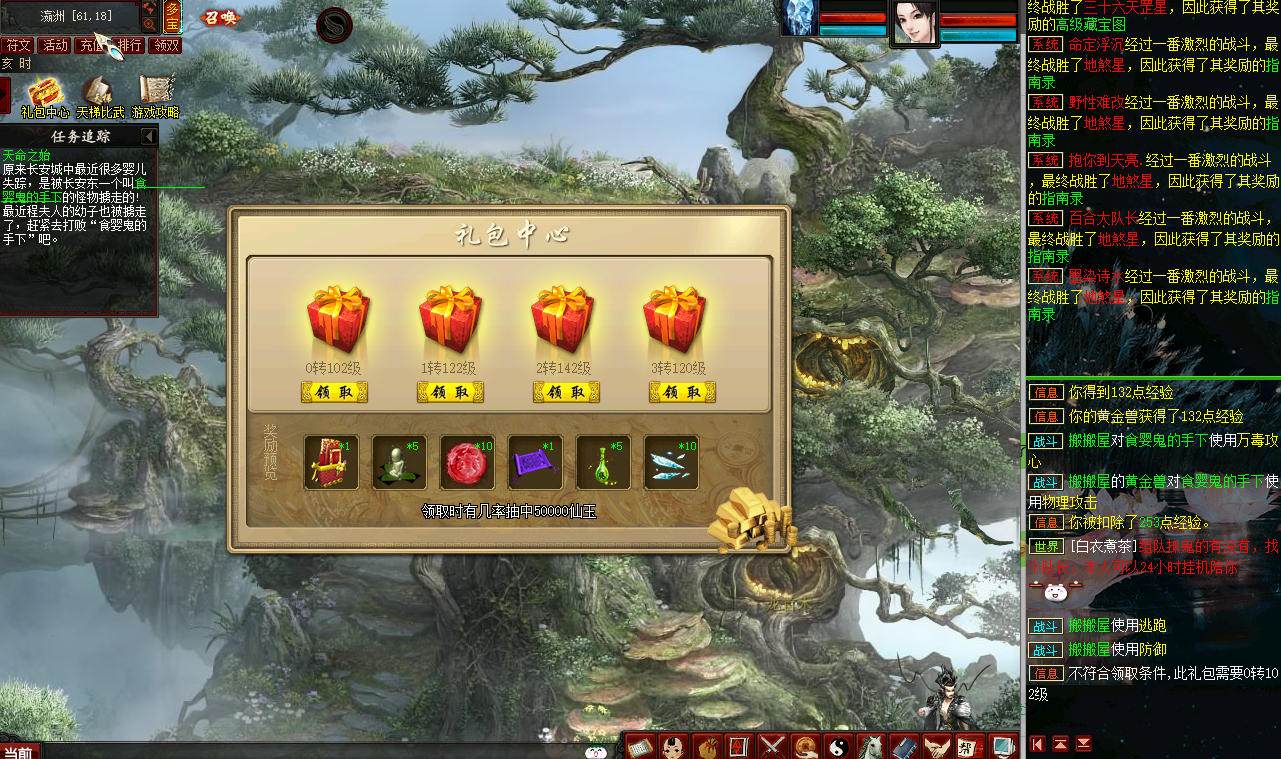
Task: Click the horse mount icon in bottom toolbar
Action: (x=872, y=744)
